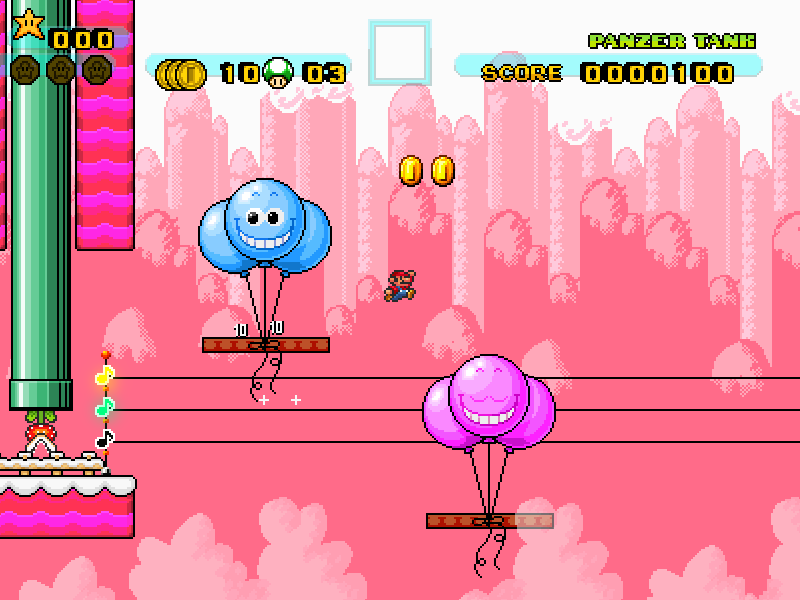Select the gold star counter icon
Viewport: 800px width, 600px height.
[x=28, y=24]
